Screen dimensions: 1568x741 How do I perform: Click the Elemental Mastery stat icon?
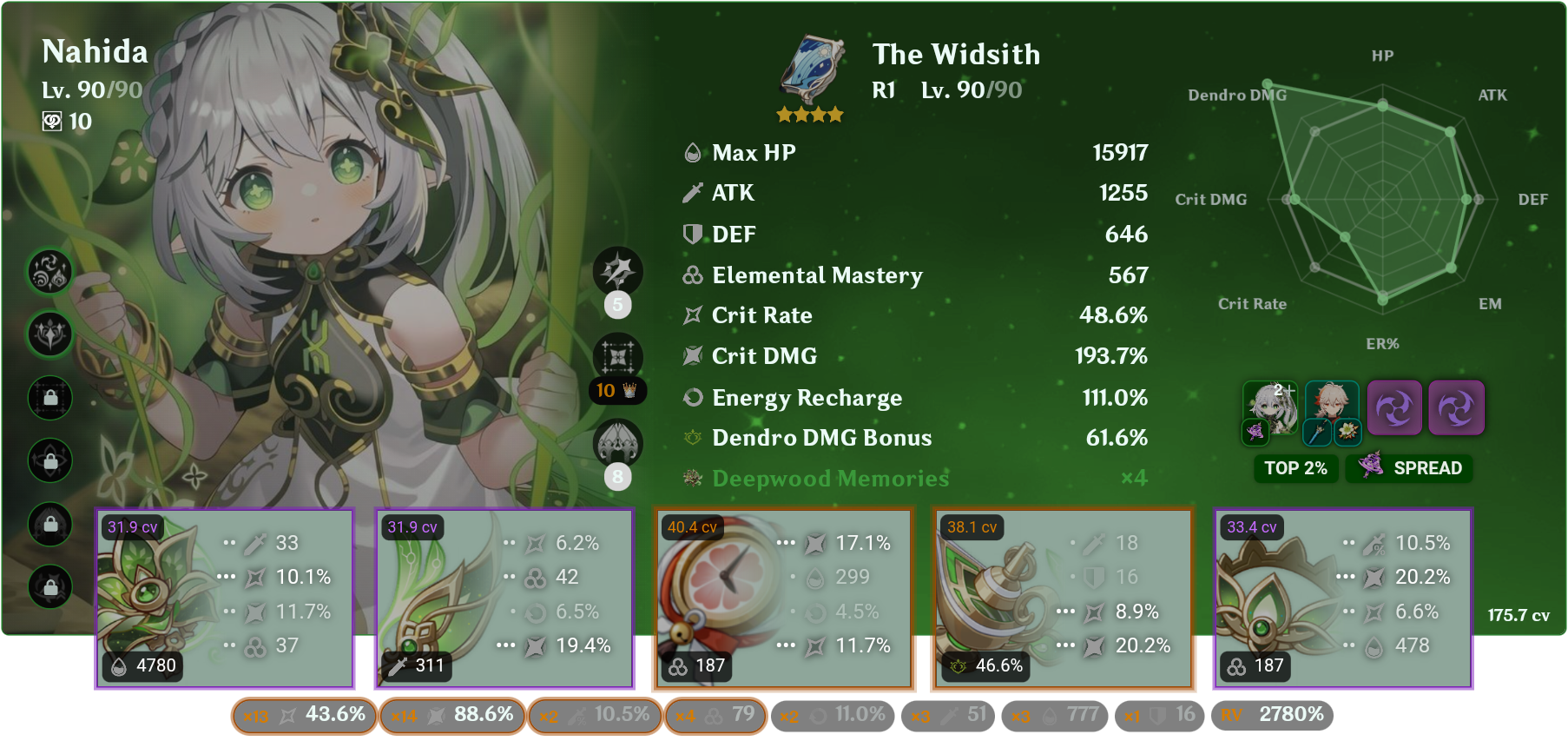(691, 275)
